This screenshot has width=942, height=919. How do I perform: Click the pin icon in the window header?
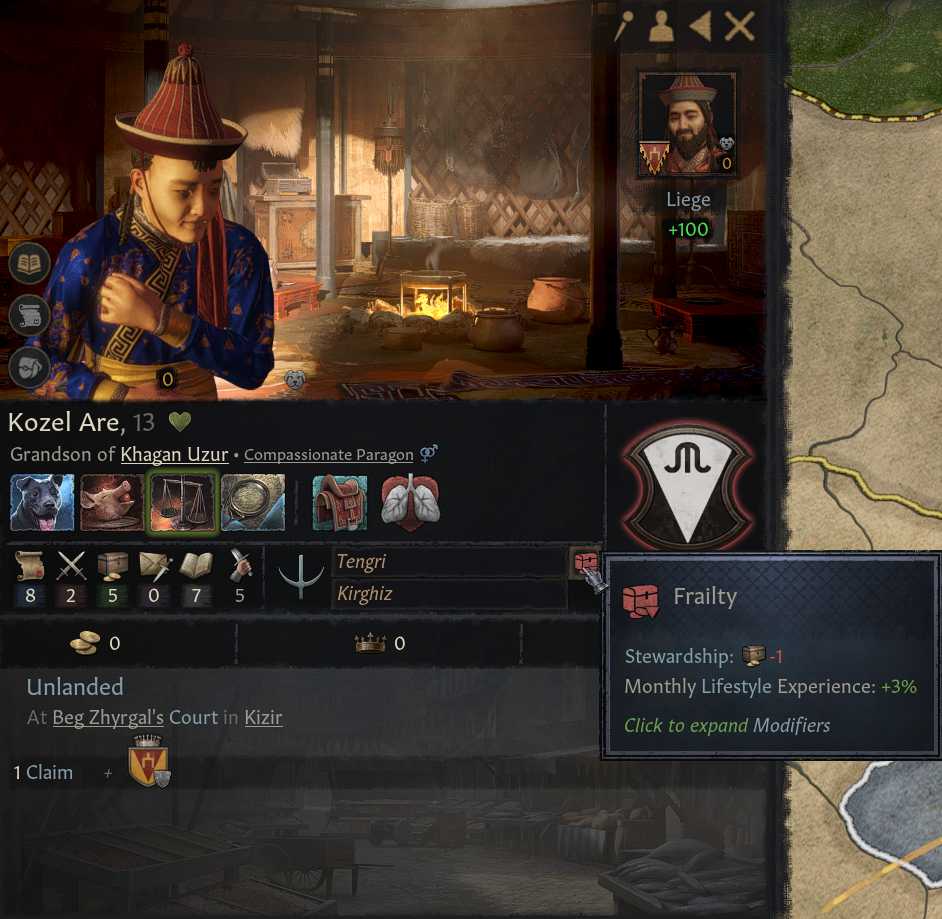(624, 27)
